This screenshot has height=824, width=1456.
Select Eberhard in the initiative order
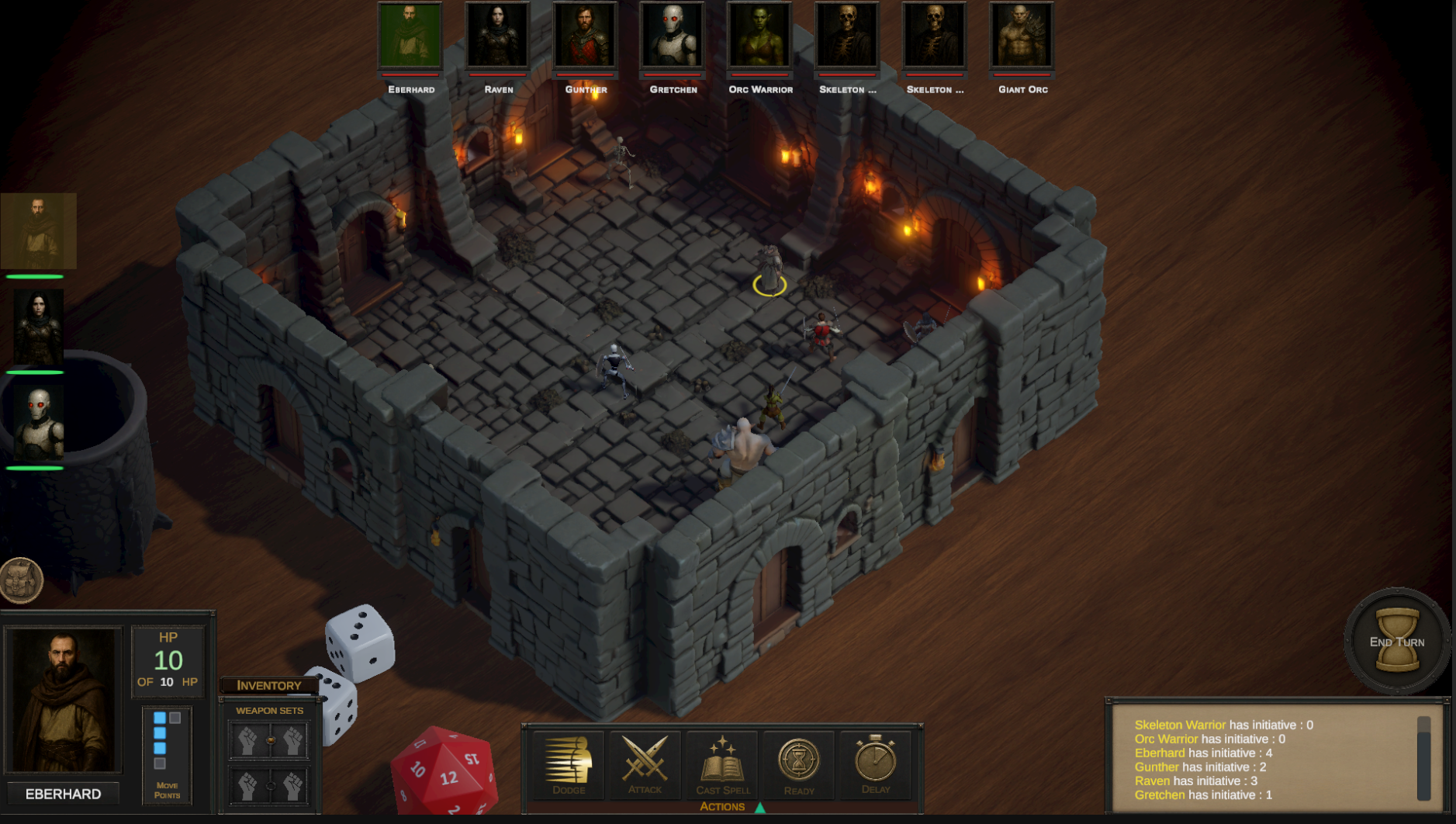[410, 36]
